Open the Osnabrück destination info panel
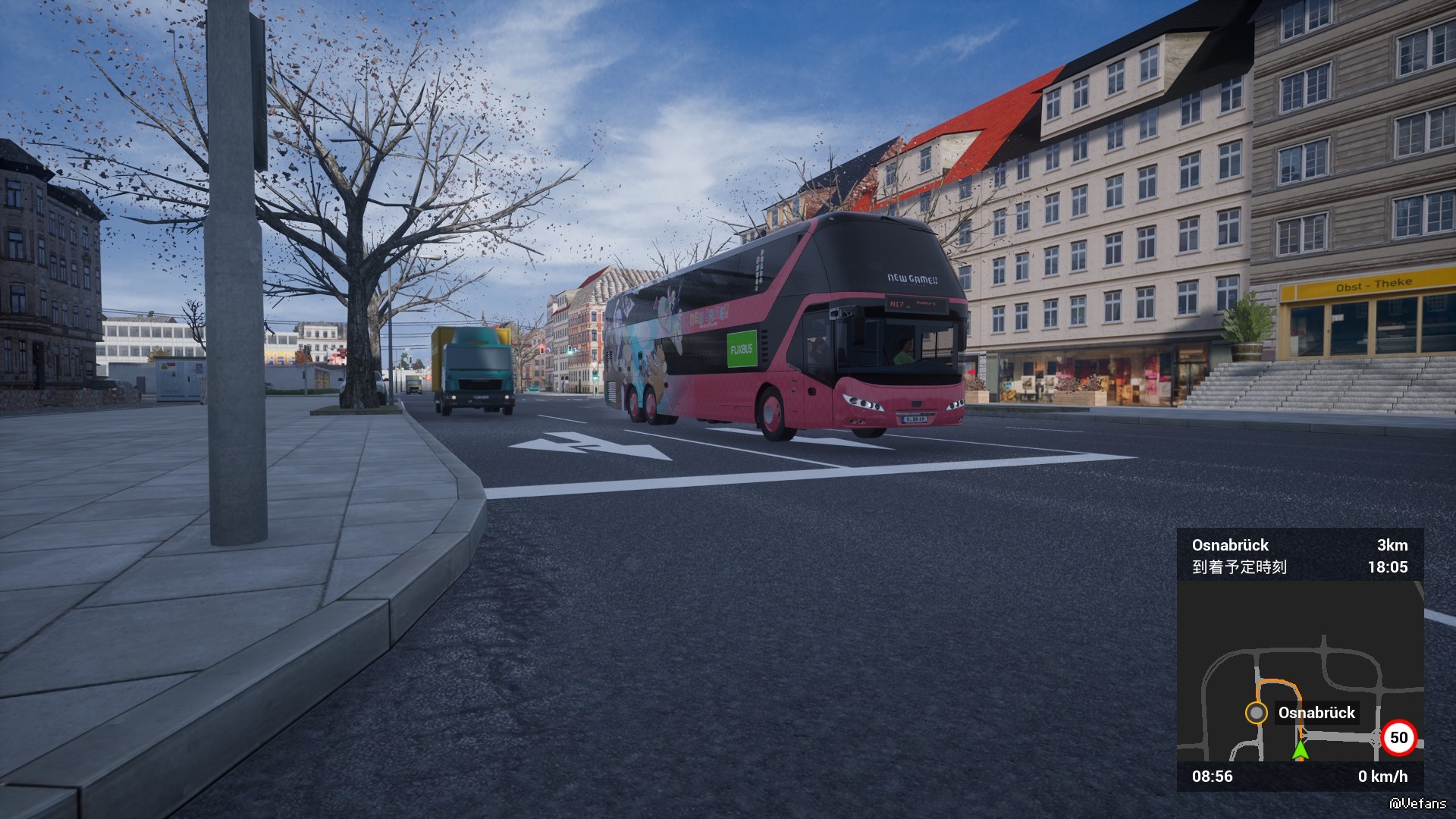 1300,555
